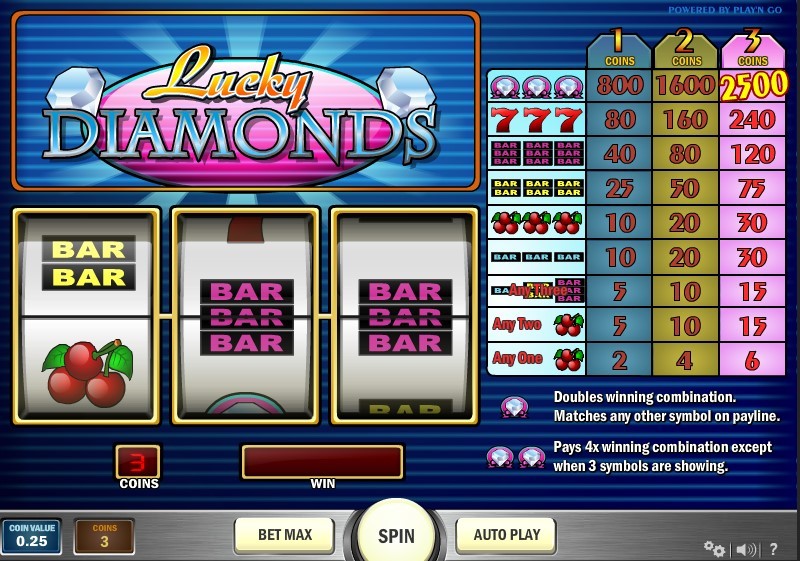Open help with the question mark
800x561 pixels.
click(x=774, y=549)
